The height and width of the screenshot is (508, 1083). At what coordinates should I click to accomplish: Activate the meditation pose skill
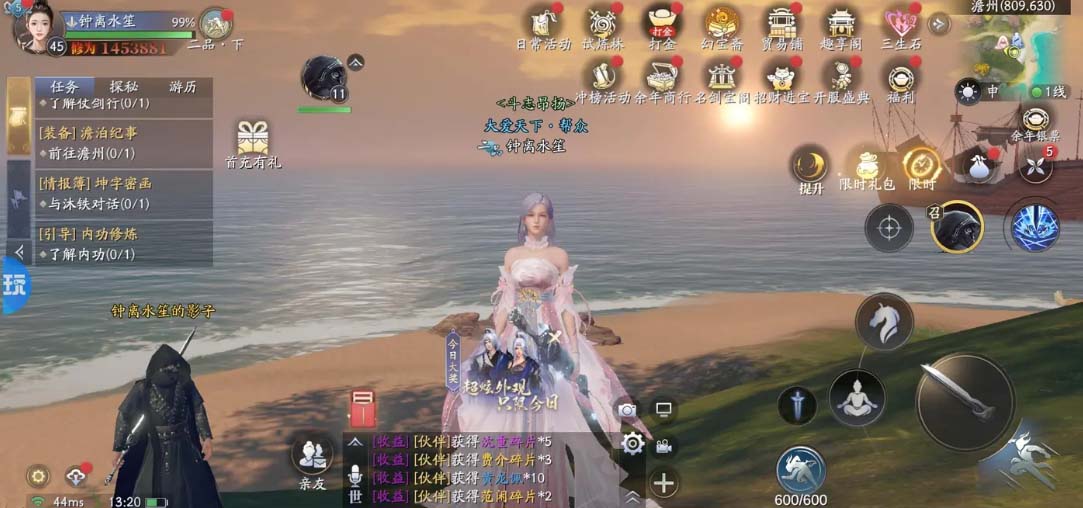click(856, 398)
